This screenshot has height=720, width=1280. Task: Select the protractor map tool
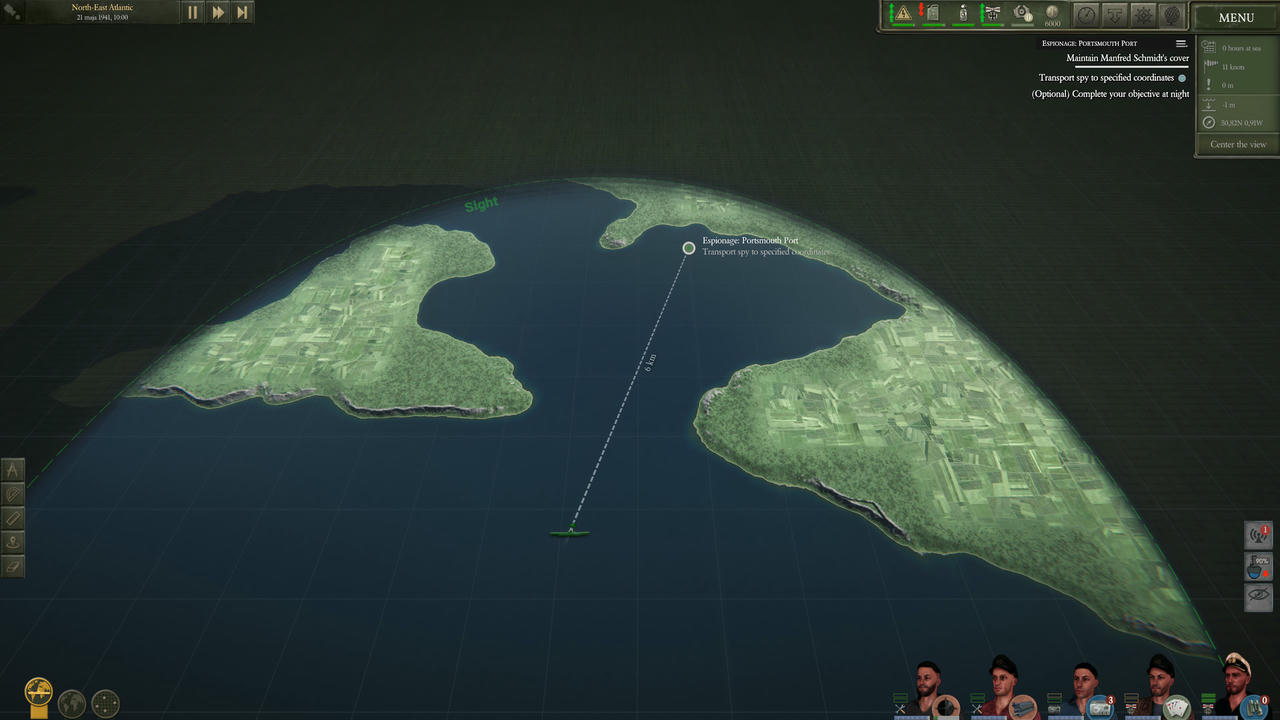(13, 494)
